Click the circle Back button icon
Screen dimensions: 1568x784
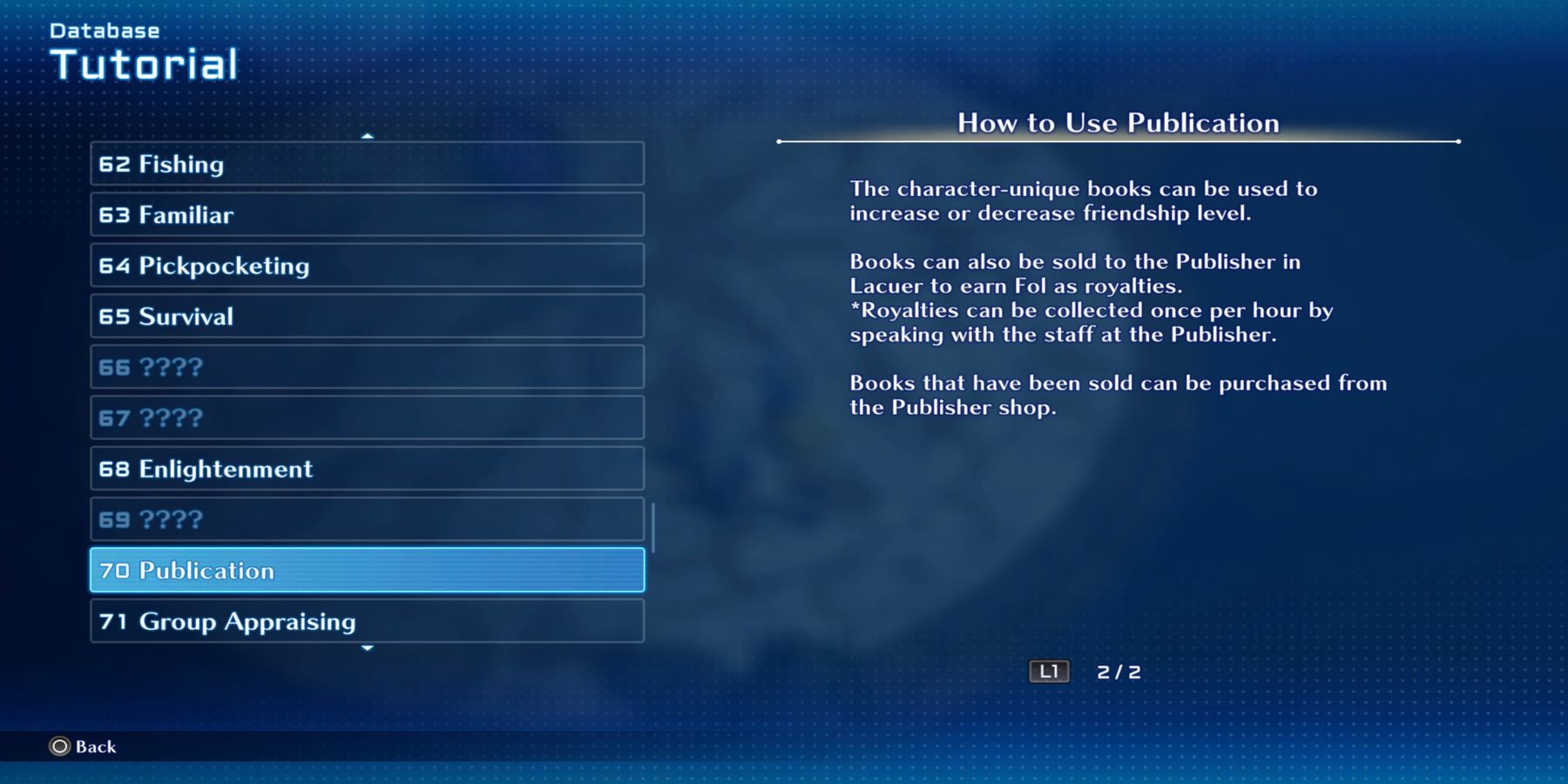pyautogui.click(x=57, y=747)
